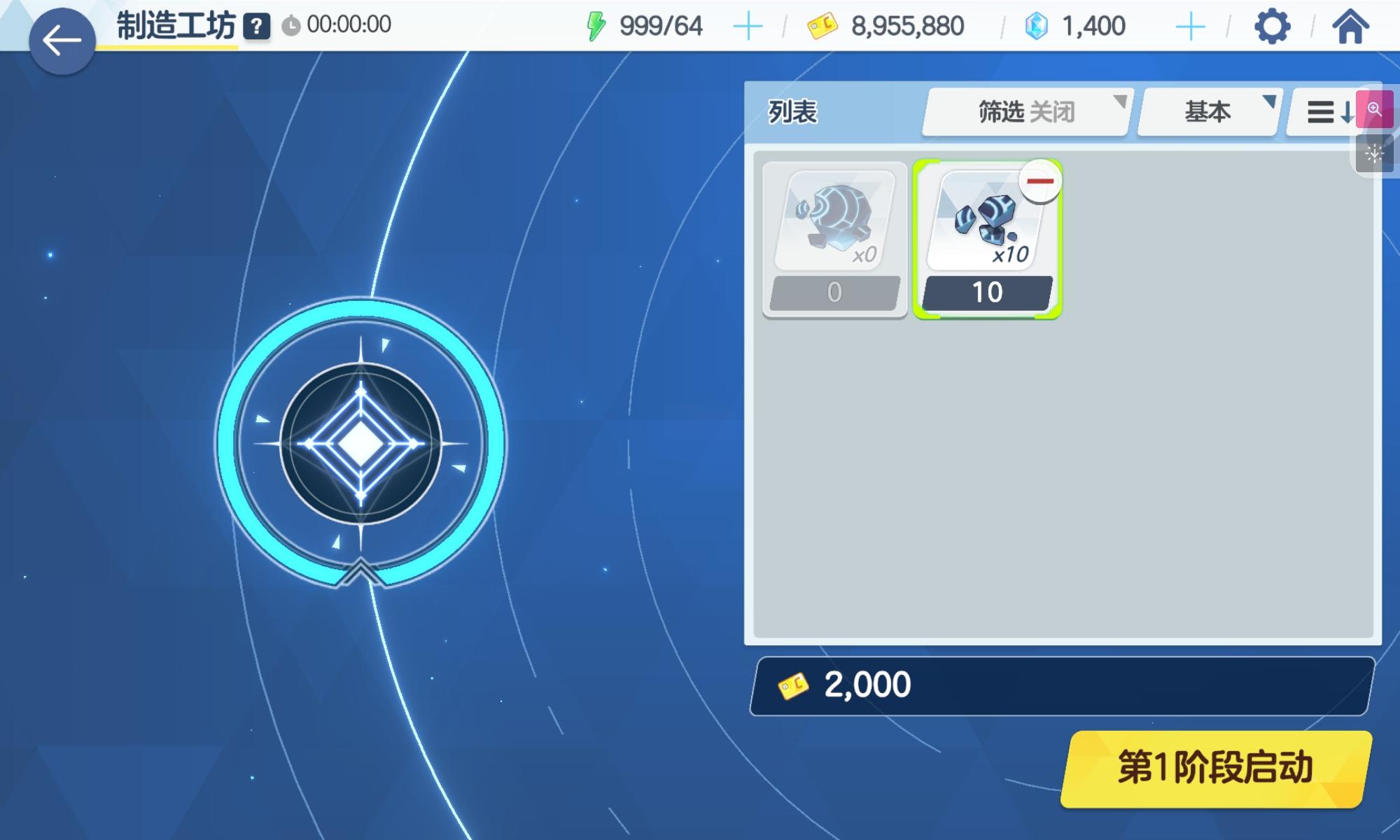The image size is (1400, 840).
Task: Remove selected material using the red minus
Action: click(1041, 181)
